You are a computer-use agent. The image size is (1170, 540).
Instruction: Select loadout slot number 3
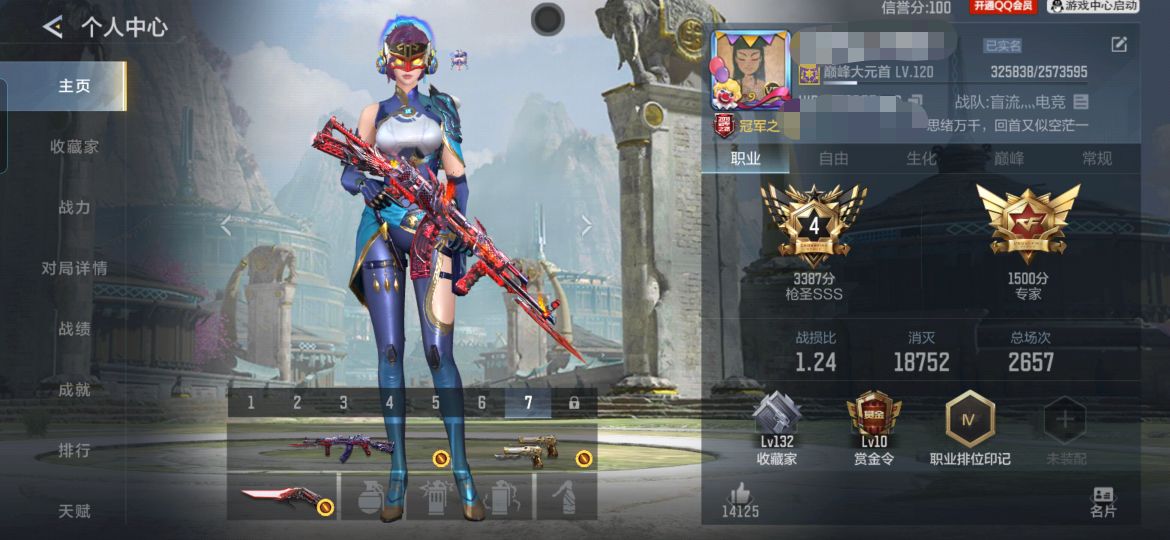[x=343, y=403]
